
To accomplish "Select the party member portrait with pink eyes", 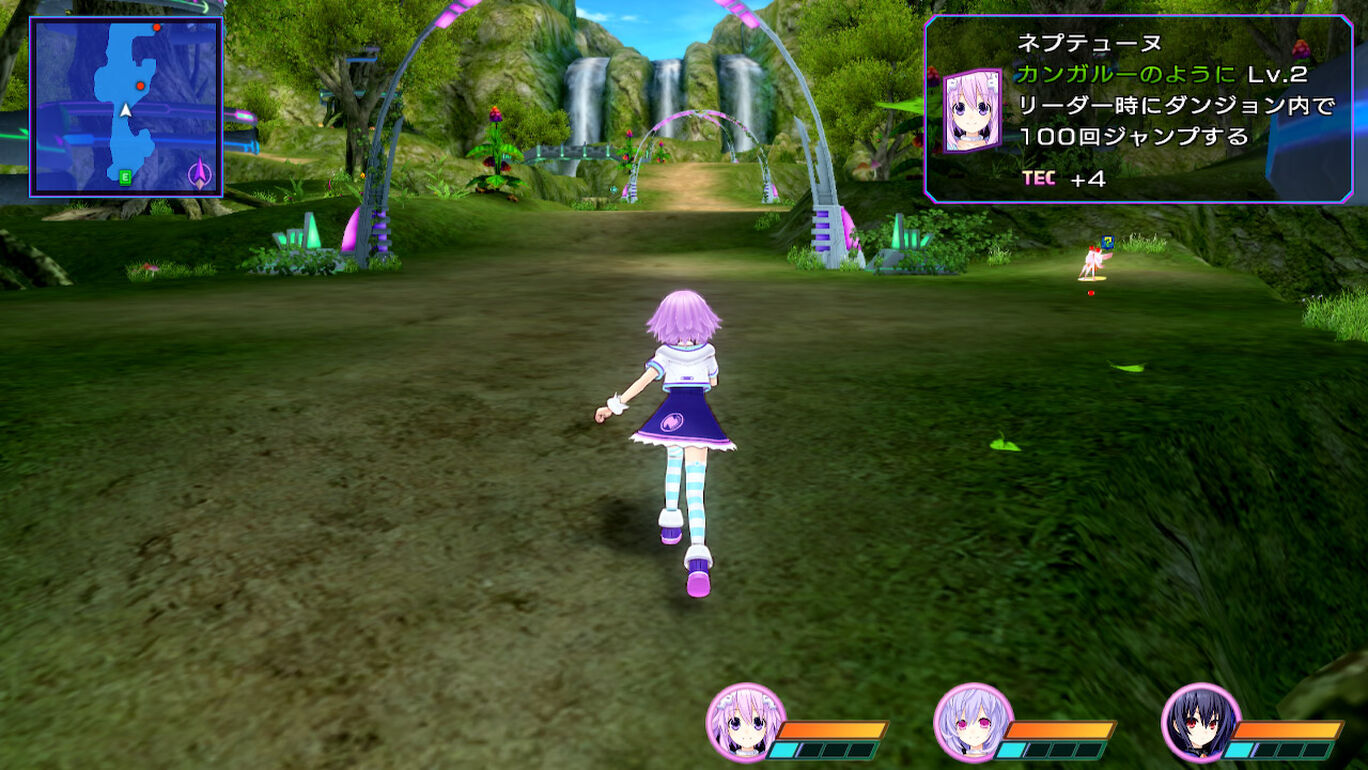I will [973, 723].
